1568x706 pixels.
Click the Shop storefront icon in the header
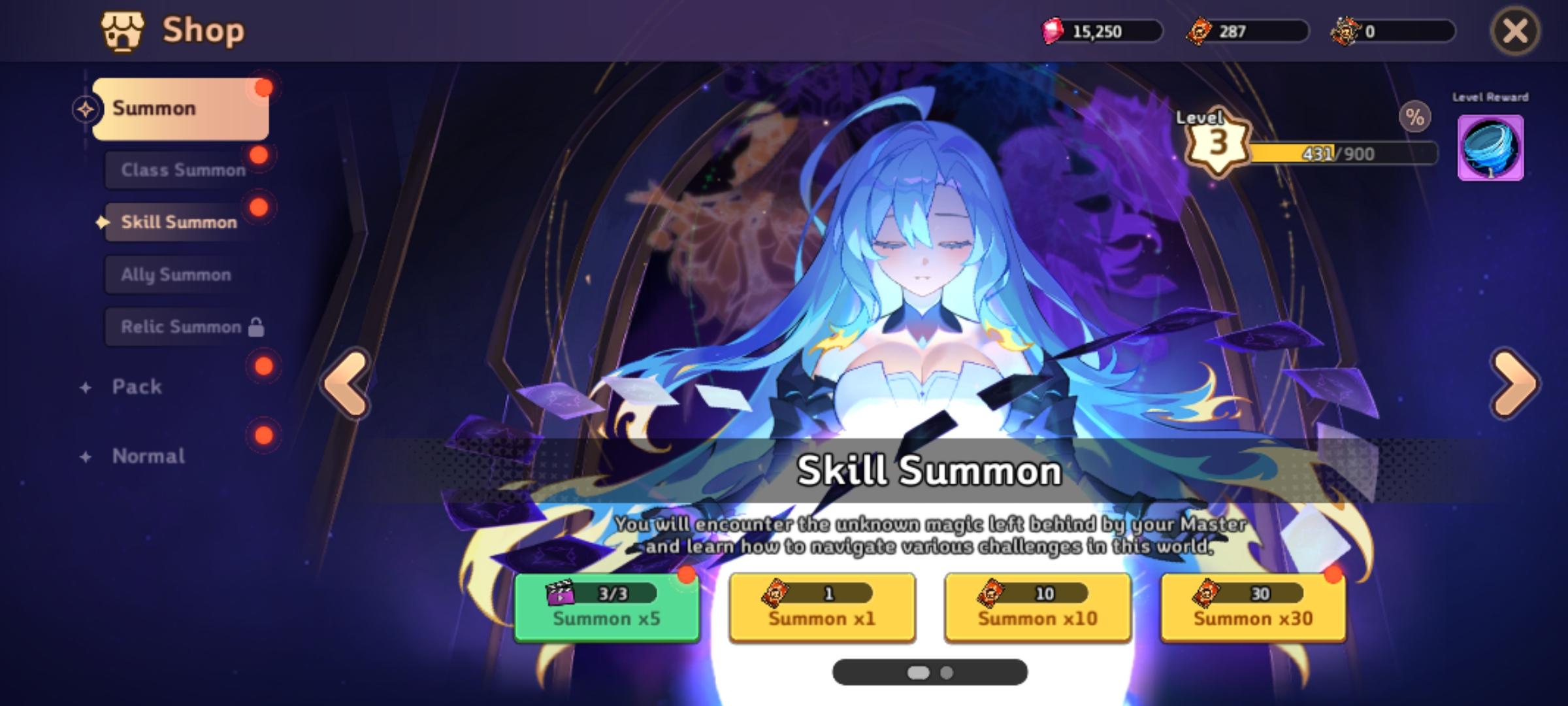(123, 30)
